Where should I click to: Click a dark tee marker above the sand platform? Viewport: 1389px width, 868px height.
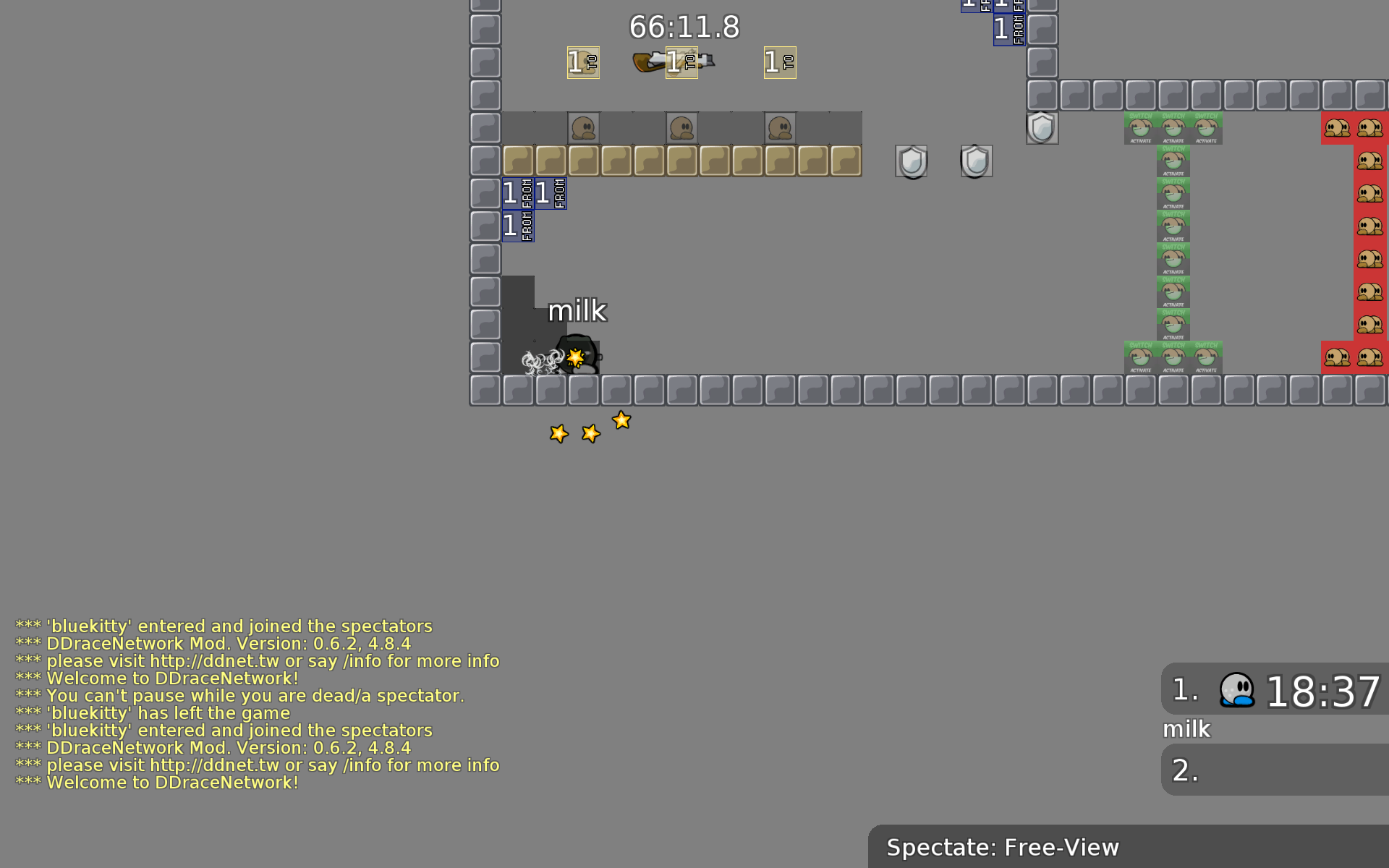[x=584, y=127]
